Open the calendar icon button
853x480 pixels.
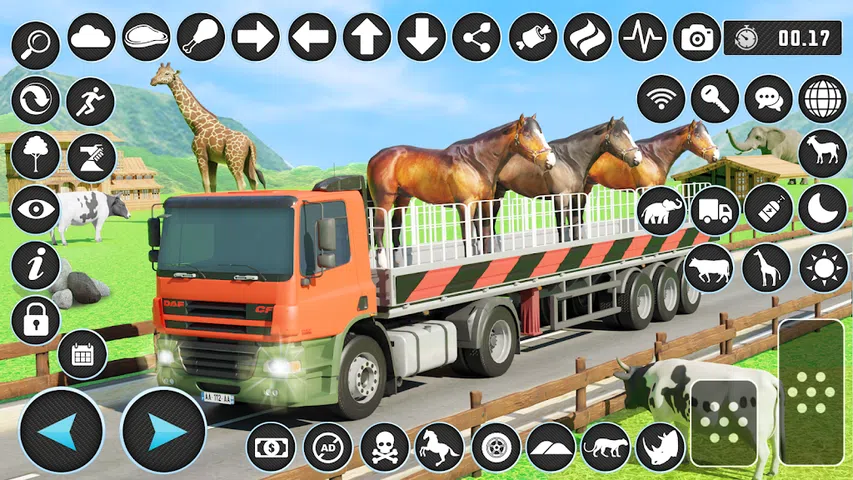click(x=82, y=354)
